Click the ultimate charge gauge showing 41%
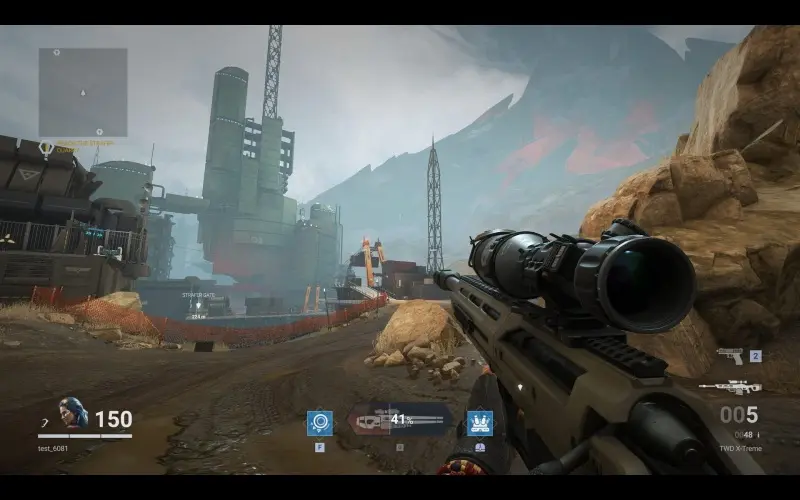Image resolution: width=800 pixels, height=500 pixels. (399, 421)
